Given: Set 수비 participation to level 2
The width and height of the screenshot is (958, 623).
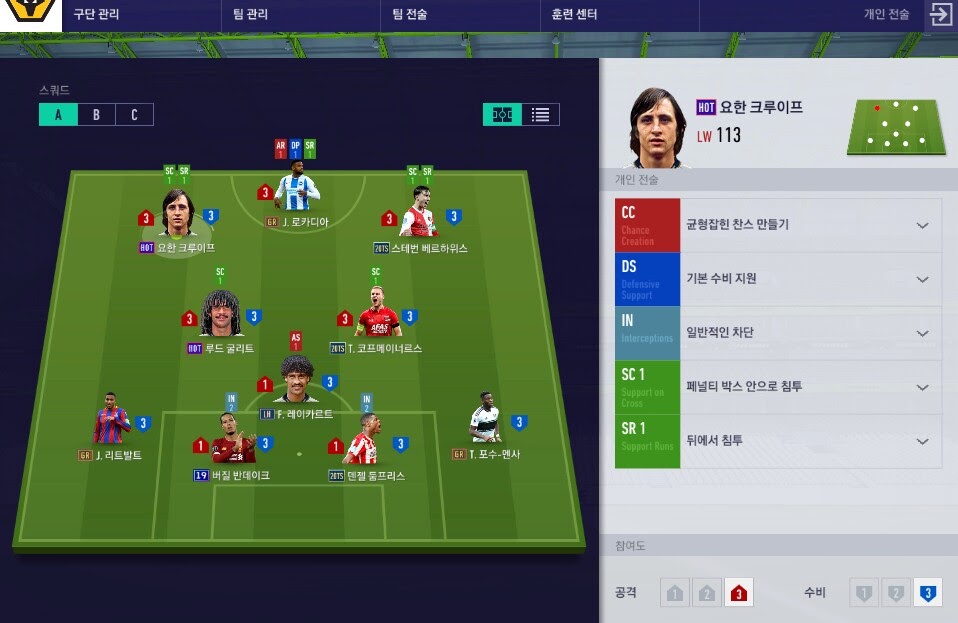Looking at the screenshot, I should tap(896, 594).
